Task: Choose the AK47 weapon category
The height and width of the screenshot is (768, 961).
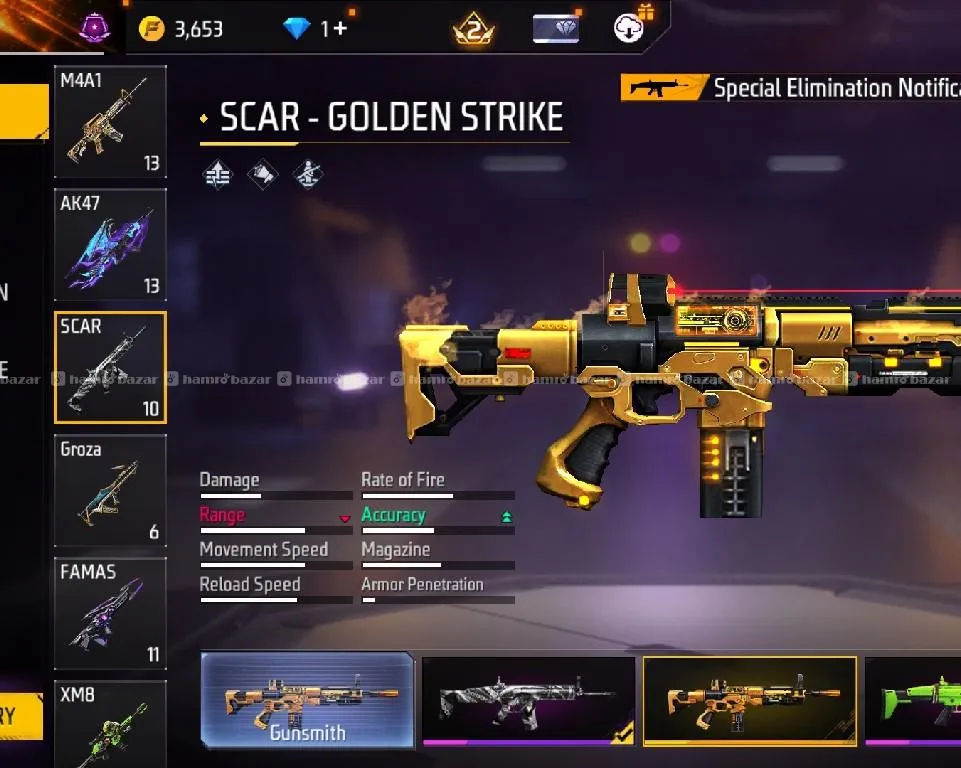Action: [x=110, y=244]
